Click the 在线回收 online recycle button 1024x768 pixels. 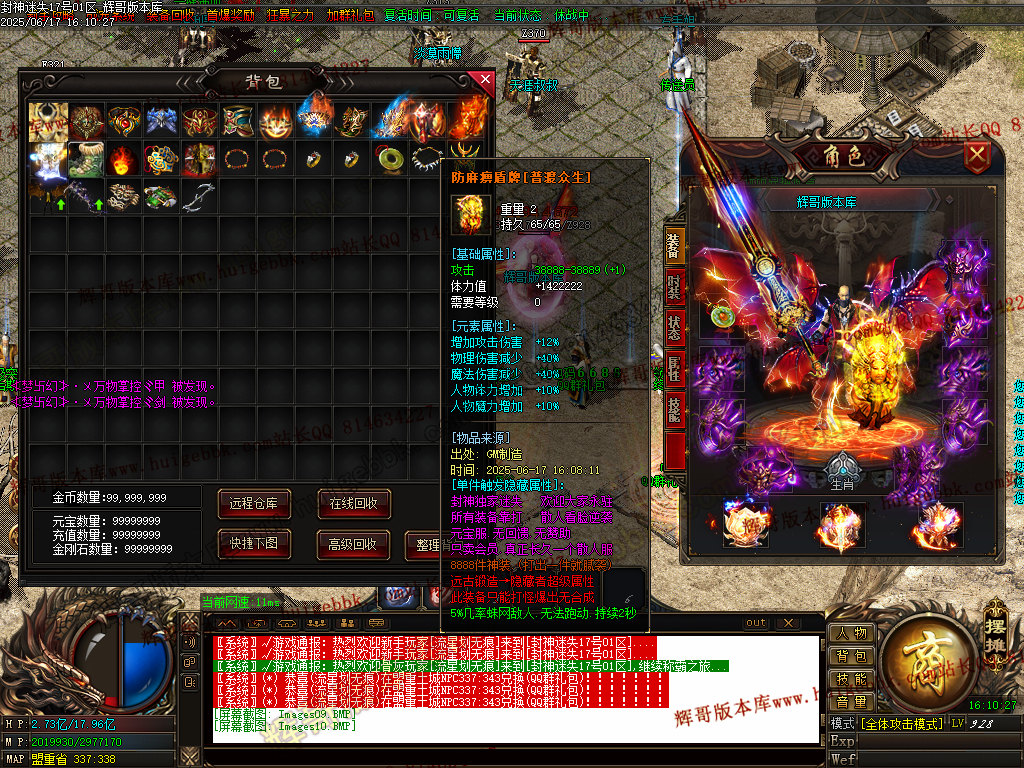coord(353,503)
